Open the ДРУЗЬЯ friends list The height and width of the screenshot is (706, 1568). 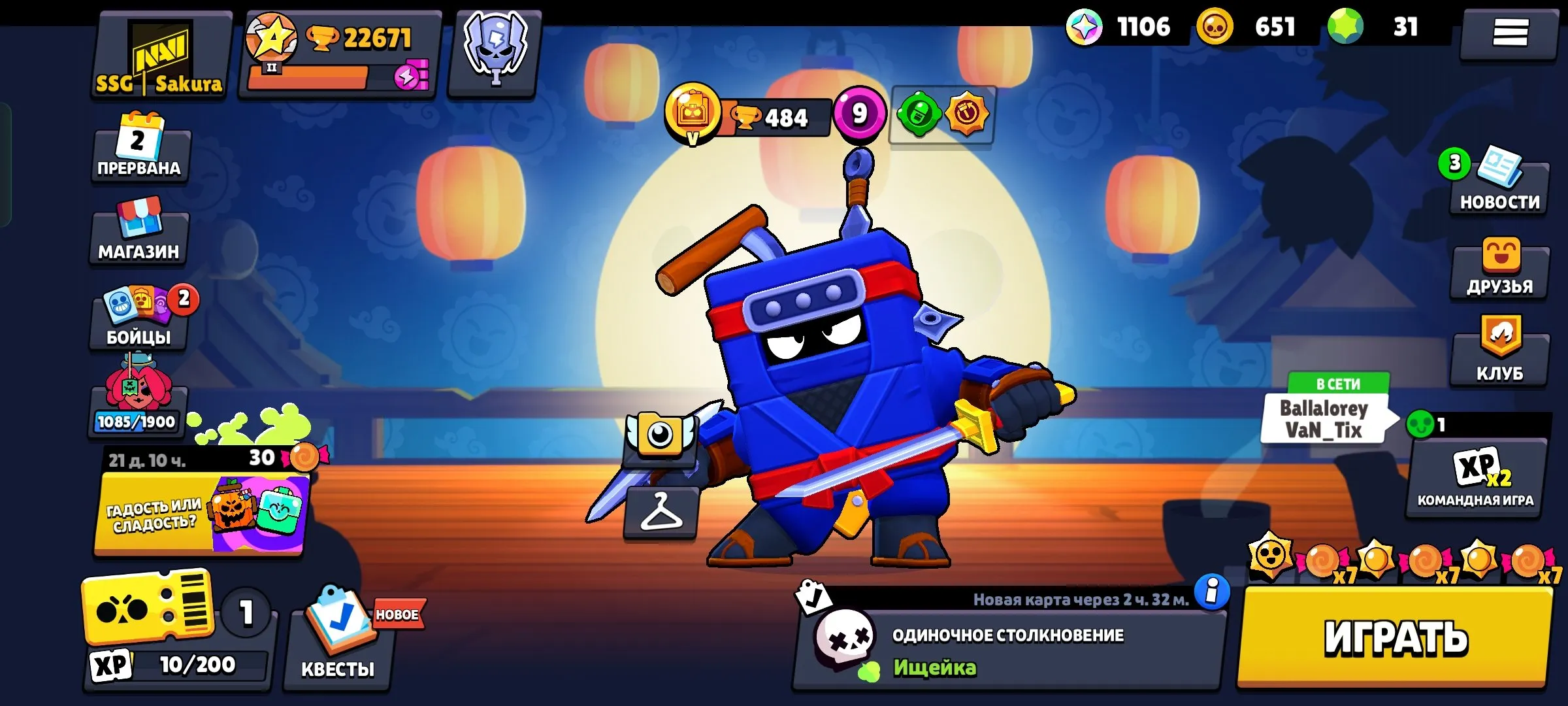1500,269
